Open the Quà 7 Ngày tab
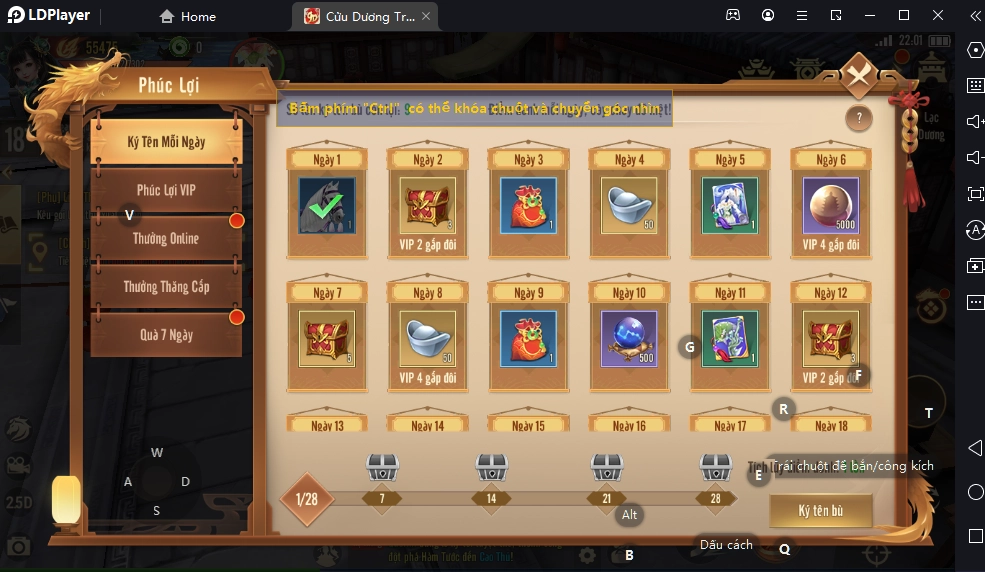This screenshot has width=985, height=572. [x=166, y=335]
